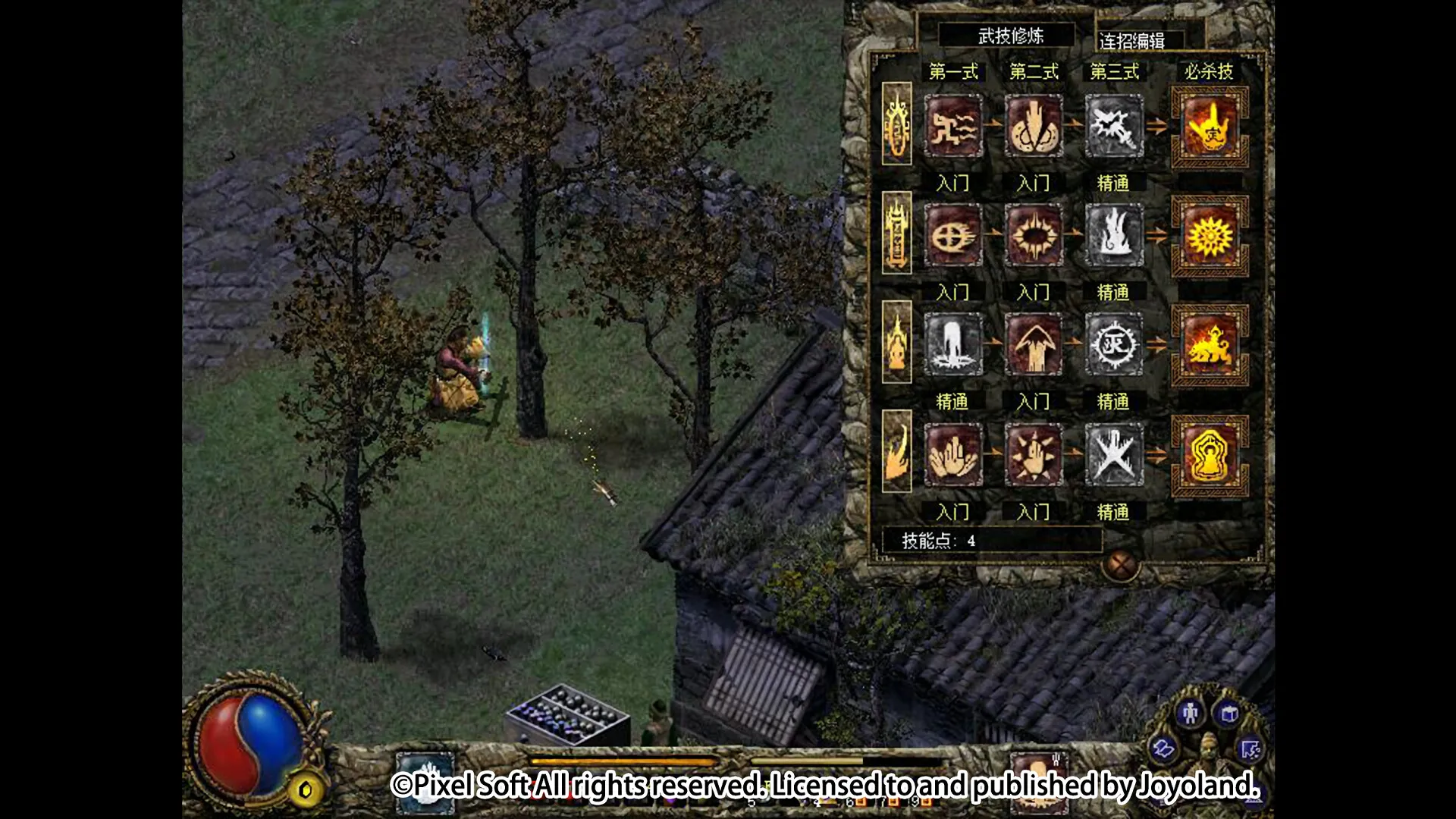Select the Buddha seal ultimate skill in fourth row
The height and width of the screenshot is (819, 1456).
click(x=1210, y=453)
